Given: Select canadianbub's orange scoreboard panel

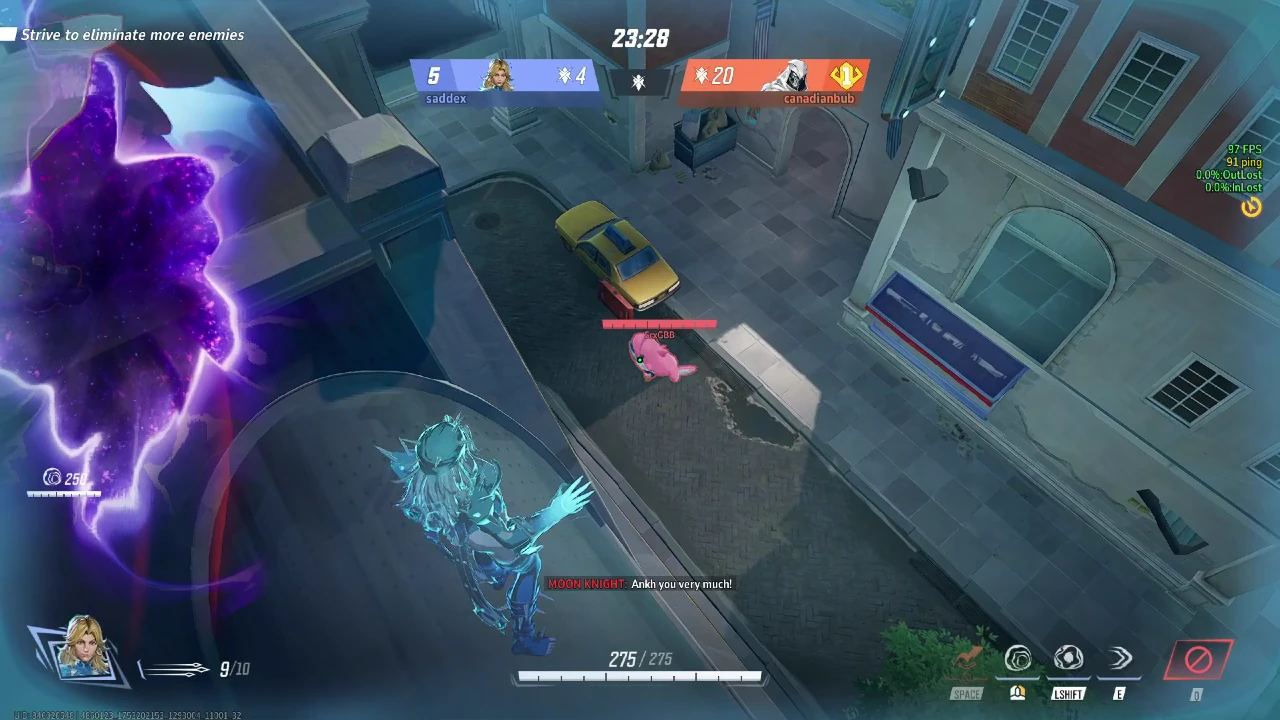Looking at the screenshot, I should [770, 77].
